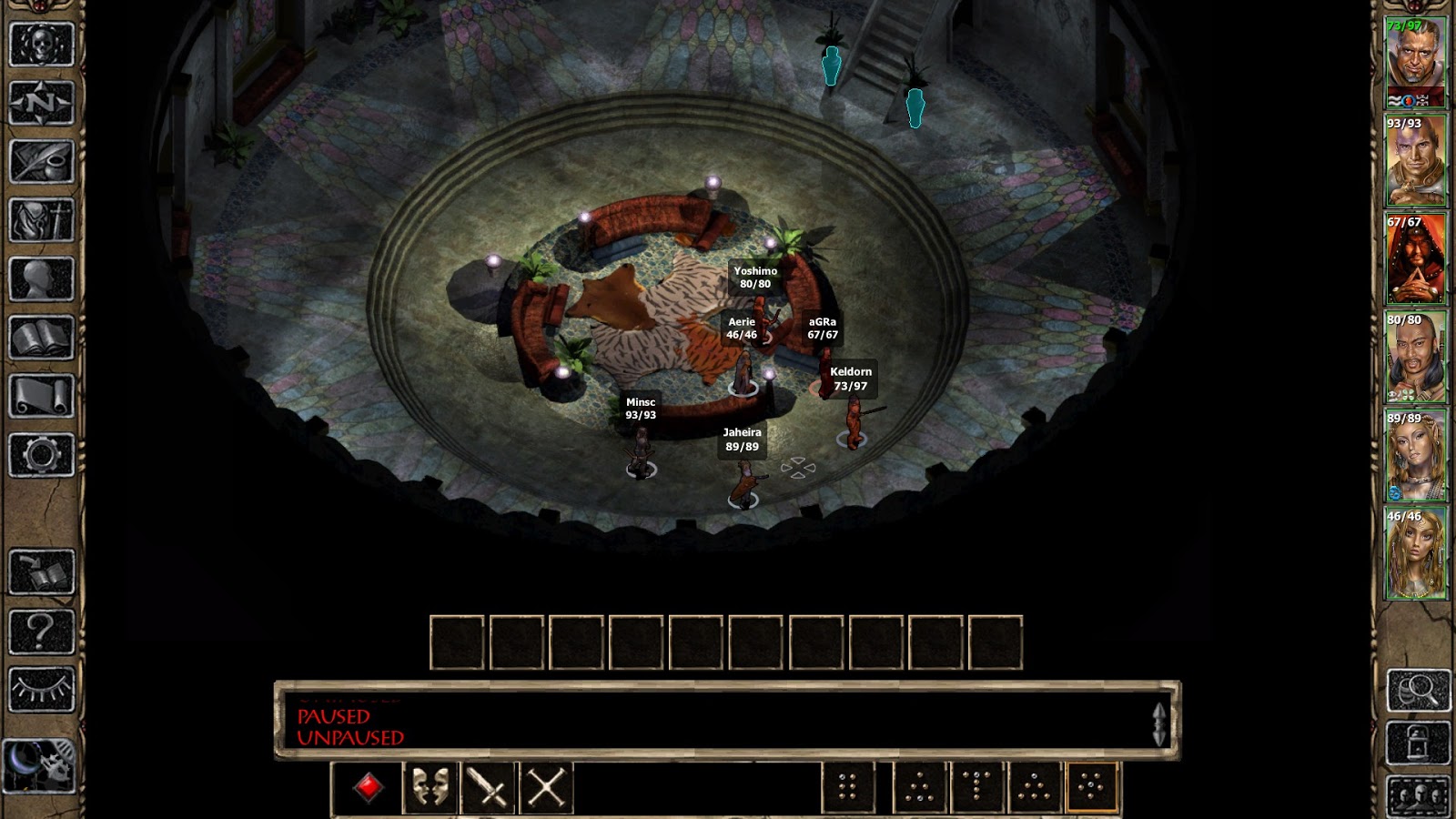Open the inventory screen

click(x=41, y=220)
